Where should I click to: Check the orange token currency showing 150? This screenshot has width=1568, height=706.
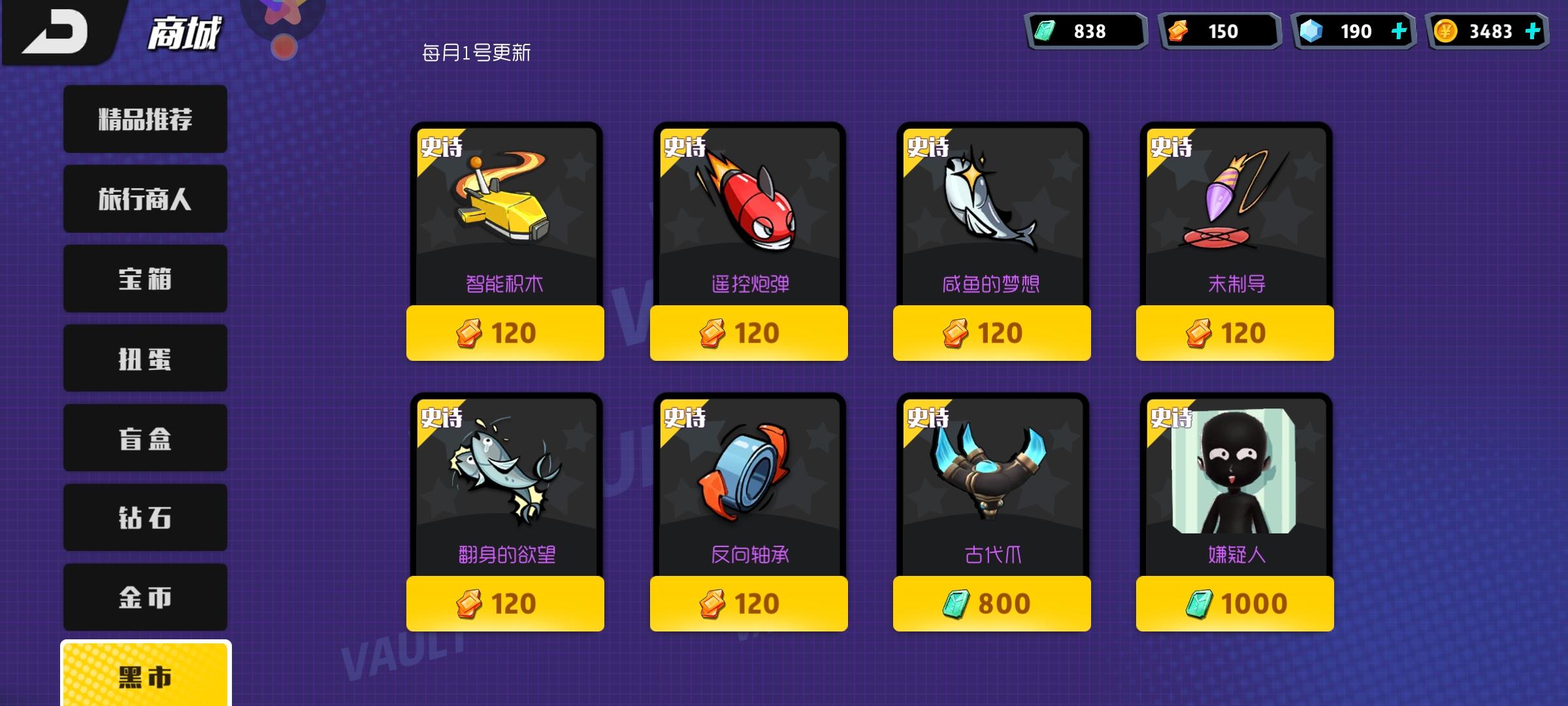click(1218, 30)
